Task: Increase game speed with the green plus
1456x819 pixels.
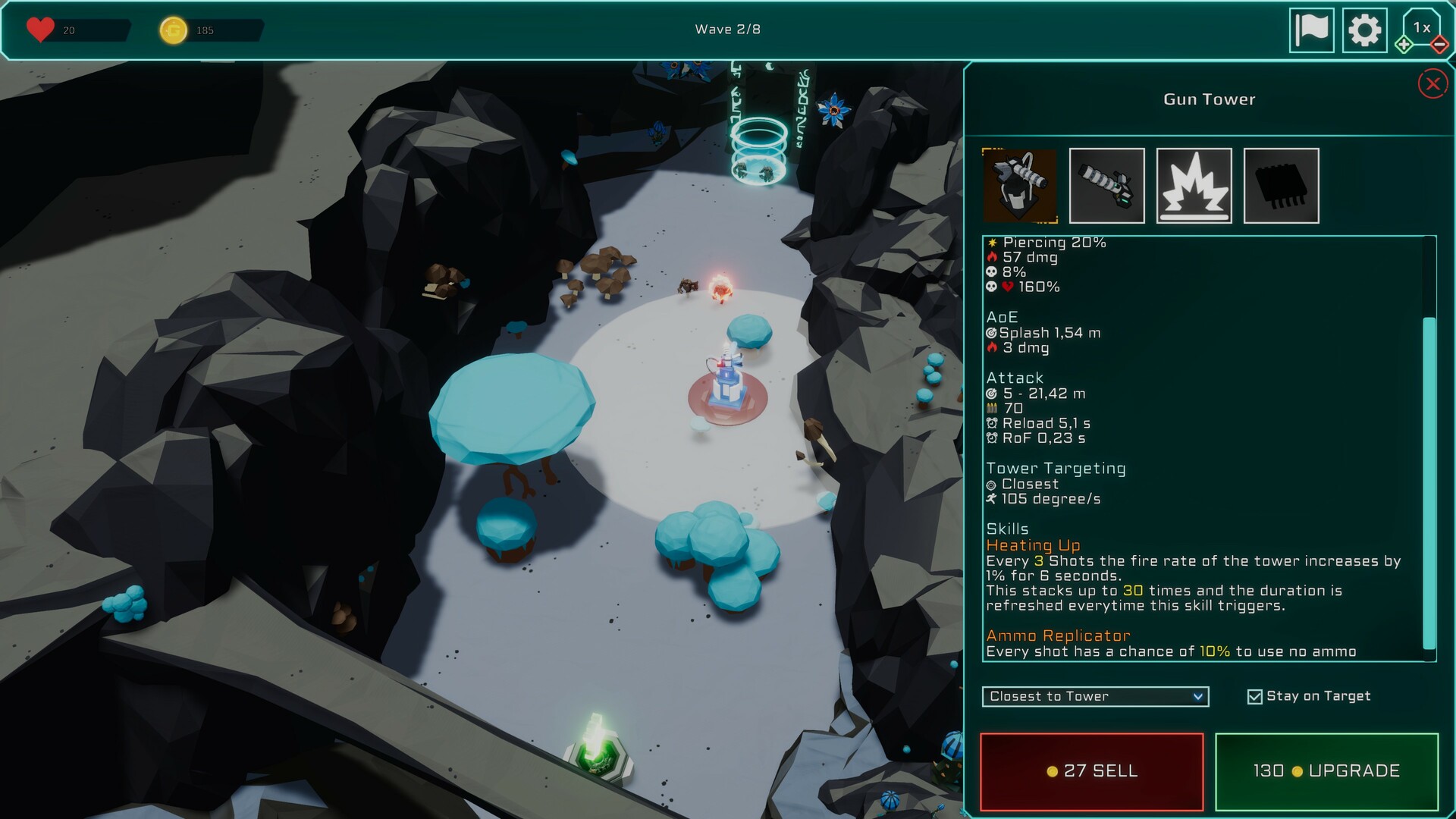Action: pyautogui.click(x=1404, y=45)
